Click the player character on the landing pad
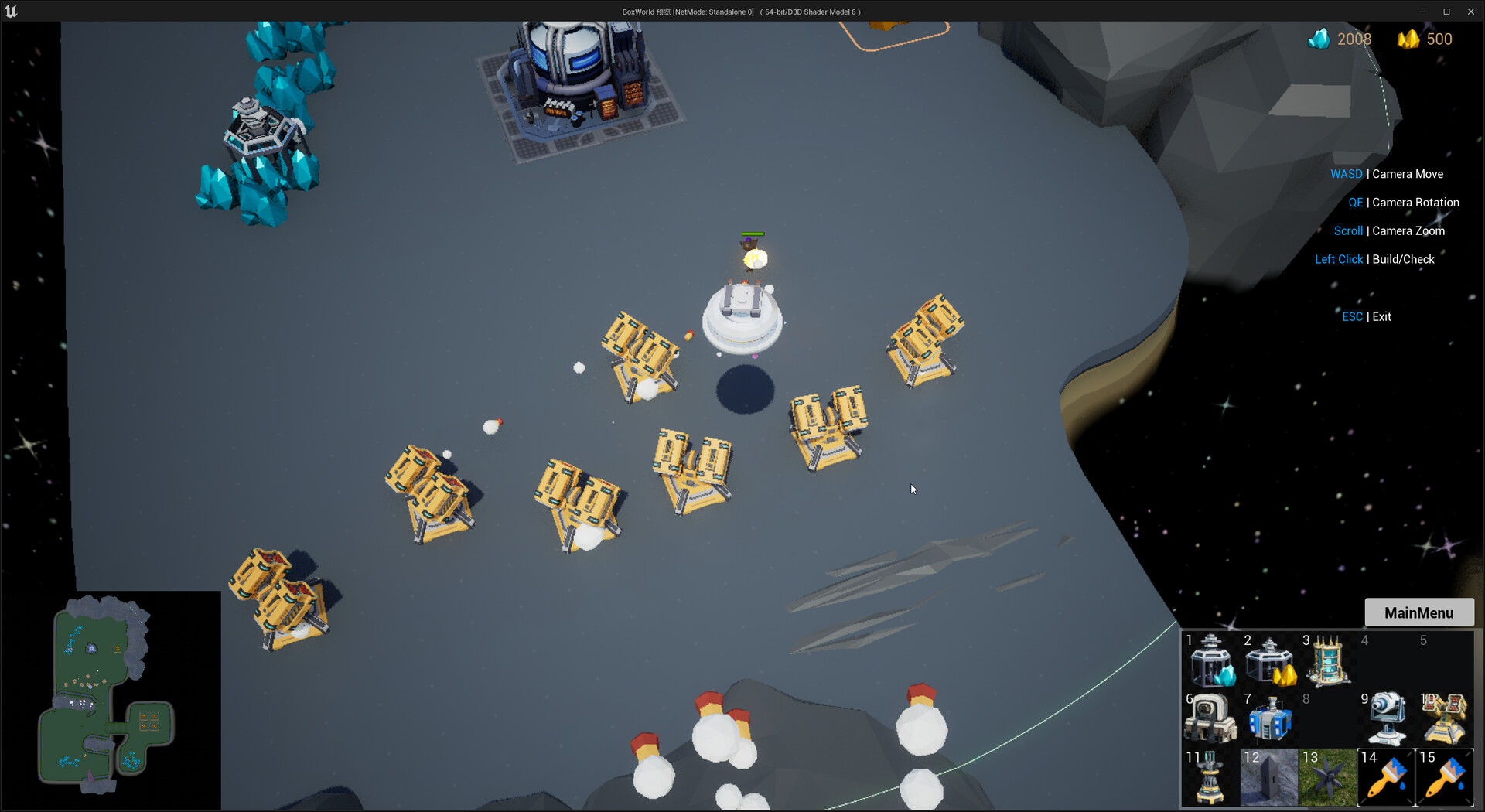1485x812 pixels. (751, 255)
